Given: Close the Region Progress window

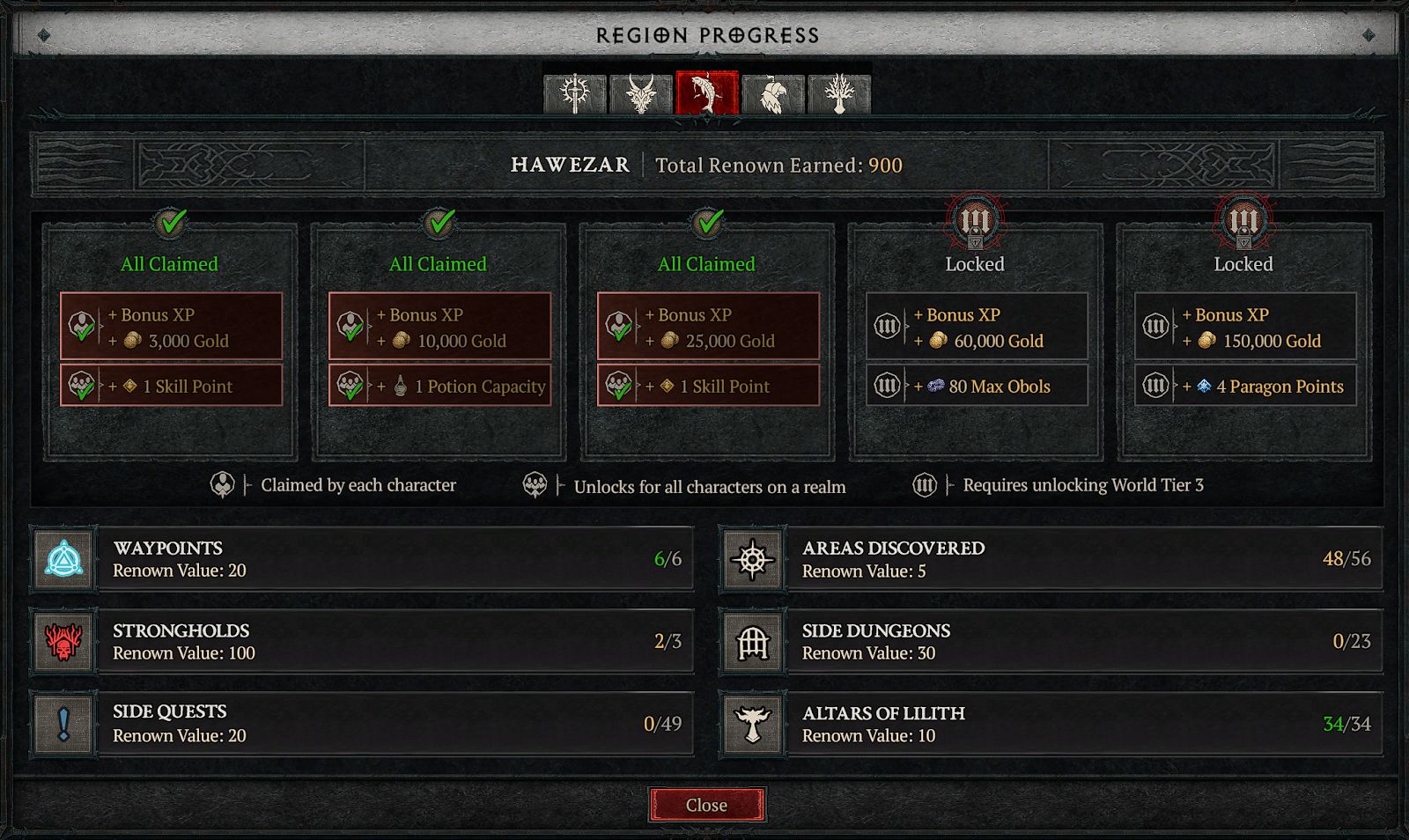Looking at the screenshot, I should [x=706, y=805].
